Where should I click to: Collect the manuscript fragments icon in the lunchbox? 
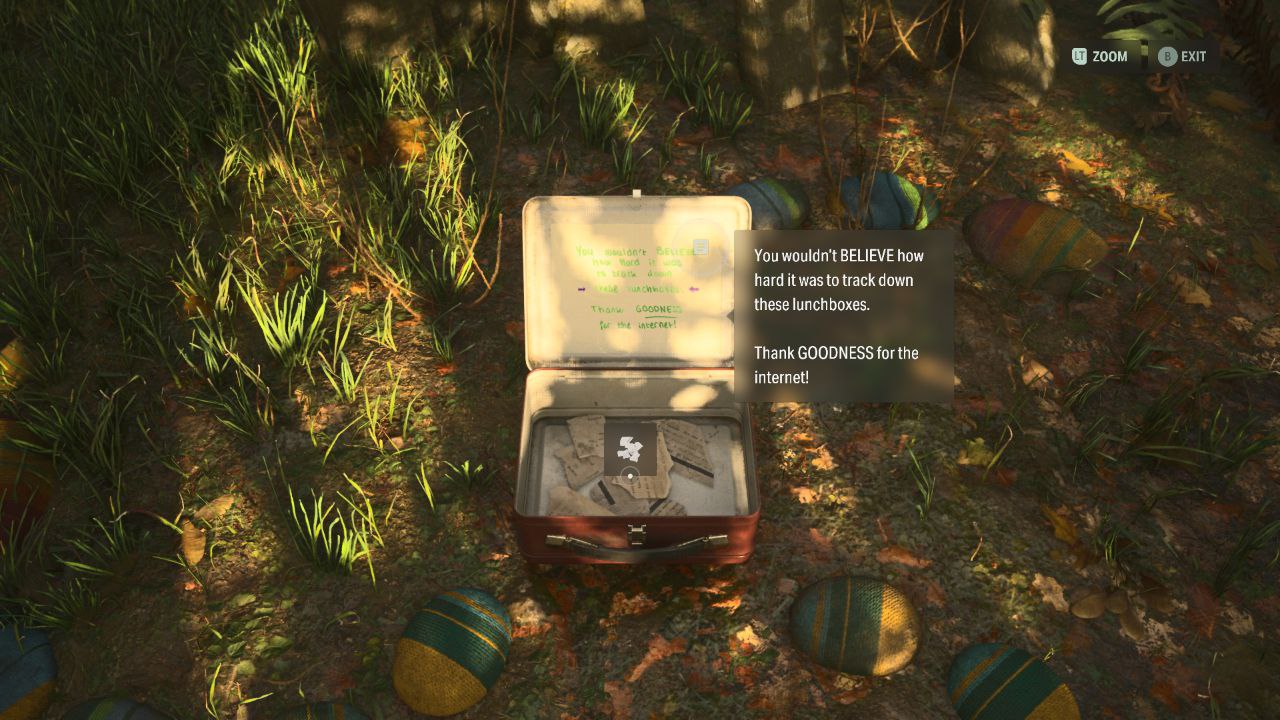[x=630, y=449]
